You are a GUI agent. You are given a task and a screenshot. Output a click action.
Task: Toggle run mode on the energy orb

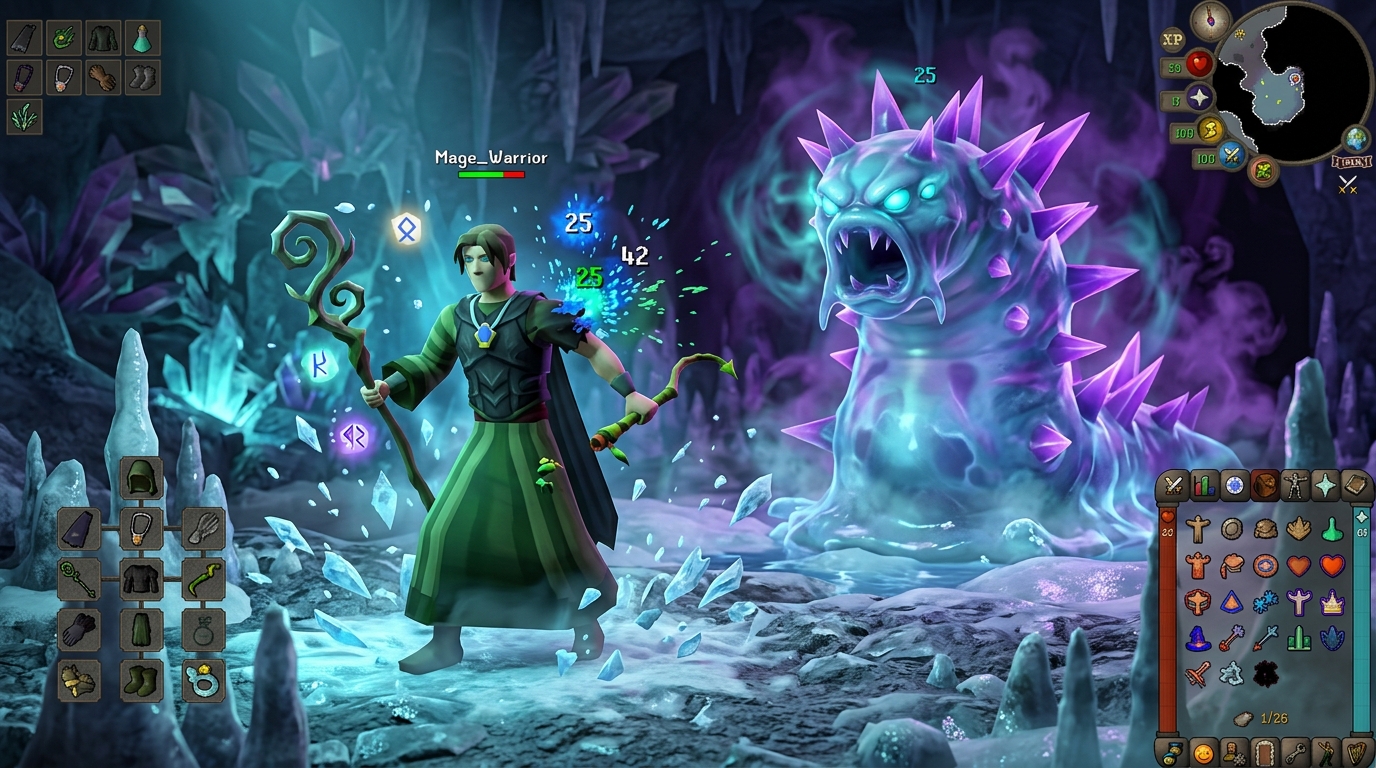click(1211, 130)
